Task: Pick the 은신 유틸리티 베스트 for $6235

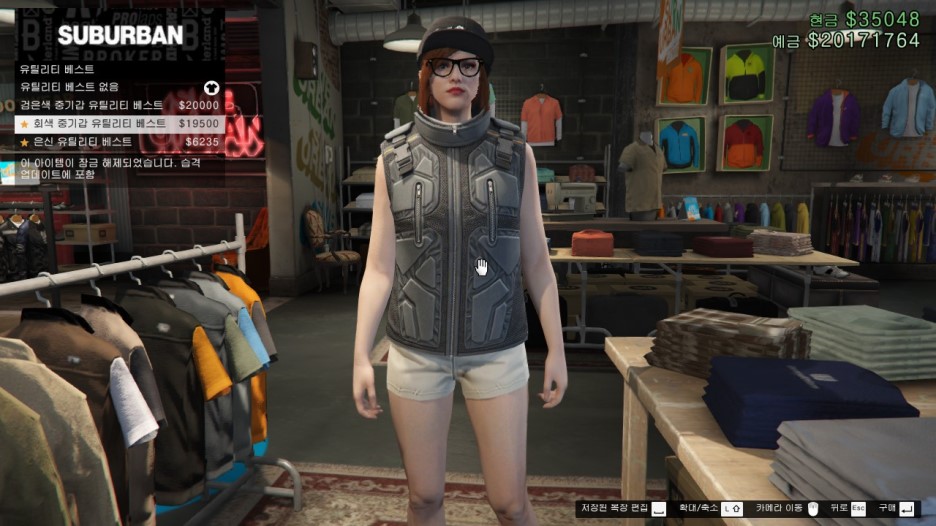Action: click(x=118, y=141)
